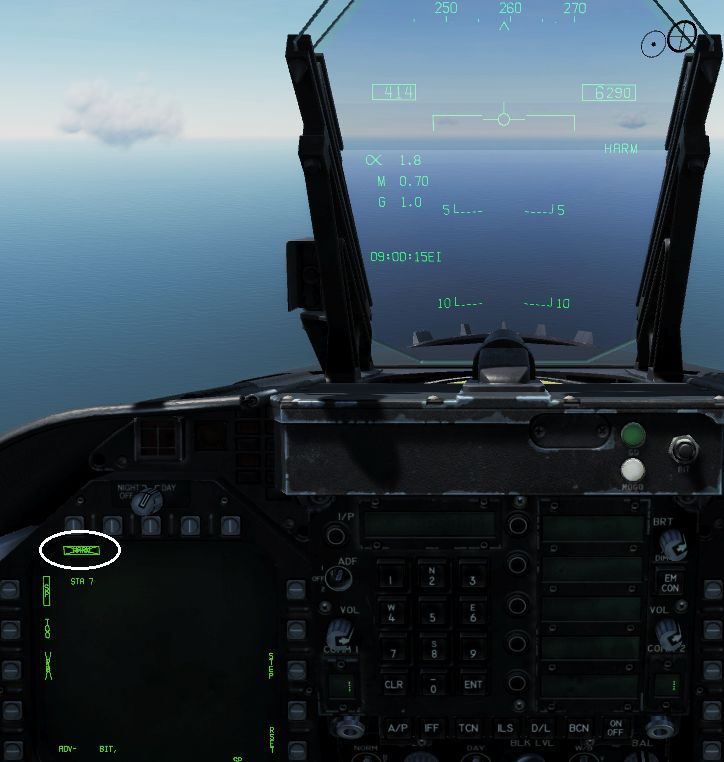Toggle the EMCON button

tap(670, 581)
